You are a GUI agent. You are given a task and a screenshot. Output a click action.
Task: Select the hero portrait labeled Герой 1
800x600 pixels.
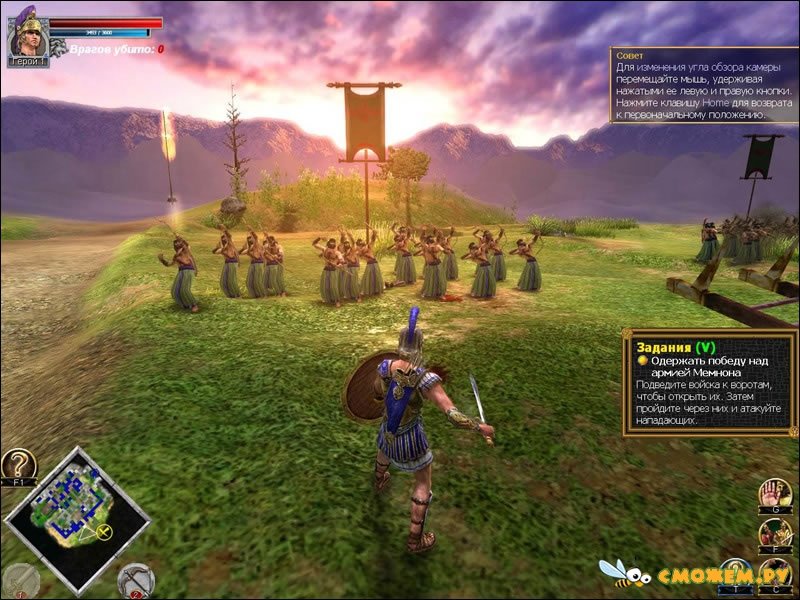(27, 36)
